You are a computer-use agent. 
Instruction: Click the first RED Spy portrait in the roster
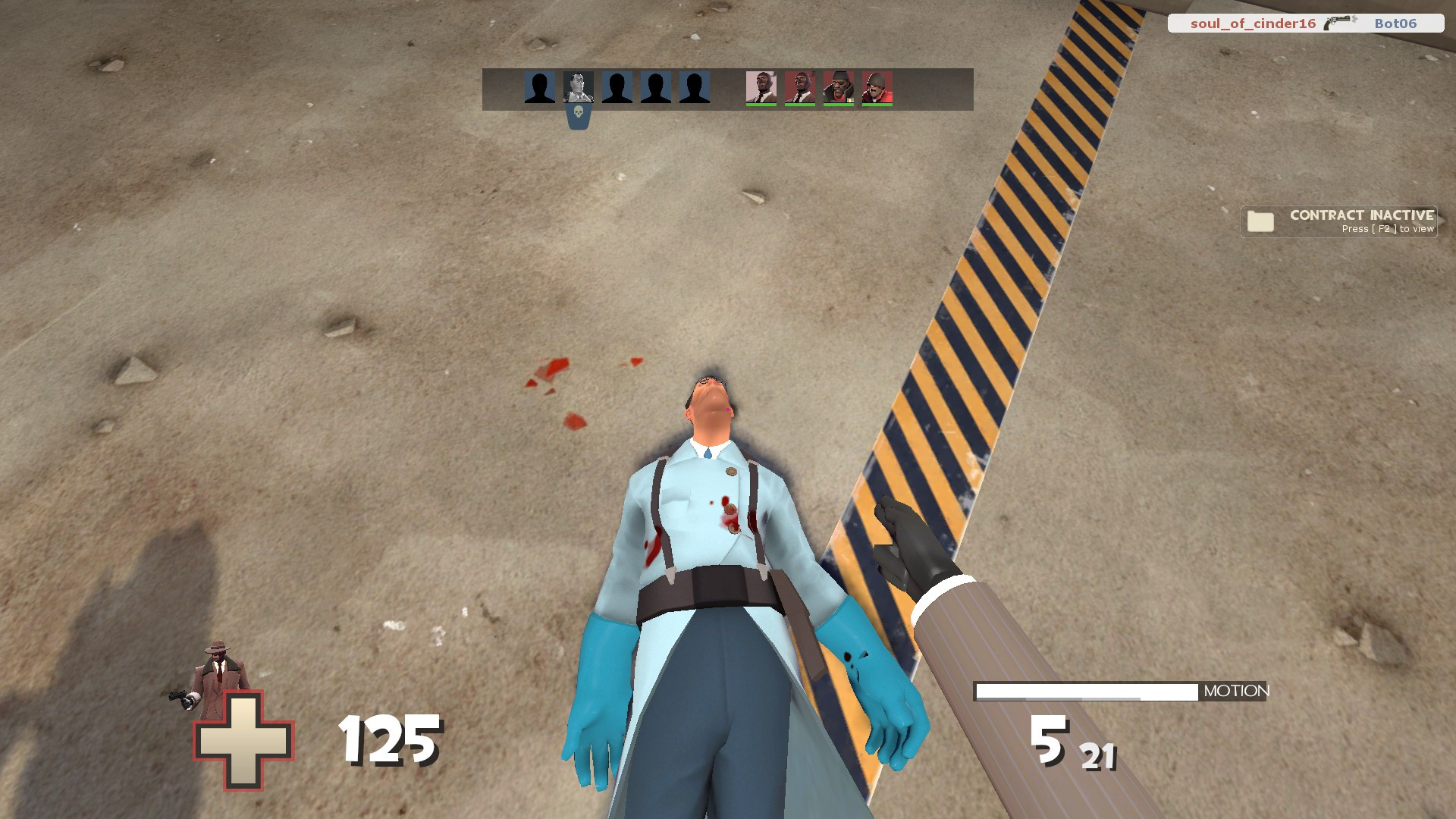(x=762, y=88)
